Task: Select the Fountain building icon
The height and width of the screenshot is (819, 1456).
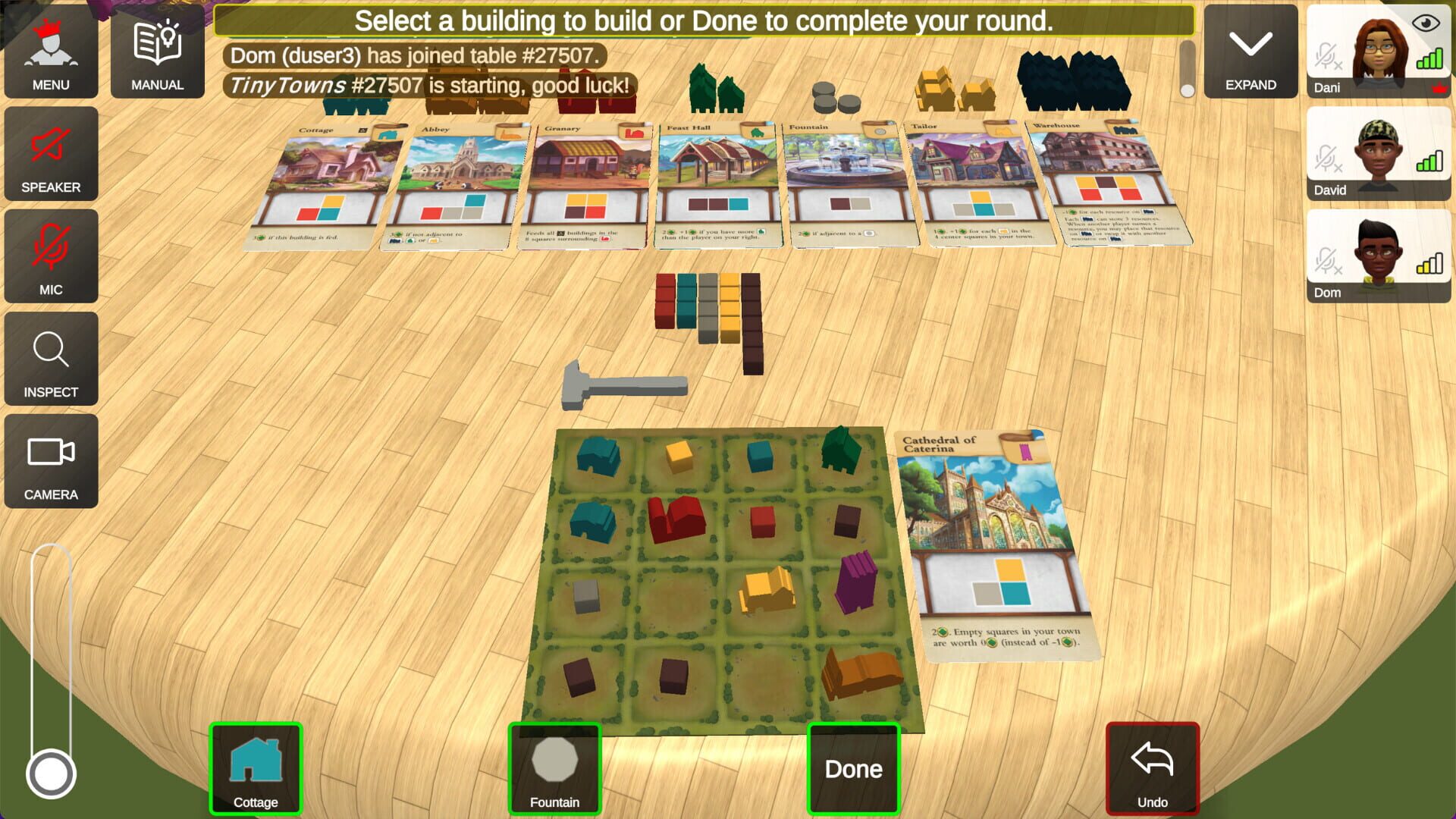Action: (x=554, y=767)
